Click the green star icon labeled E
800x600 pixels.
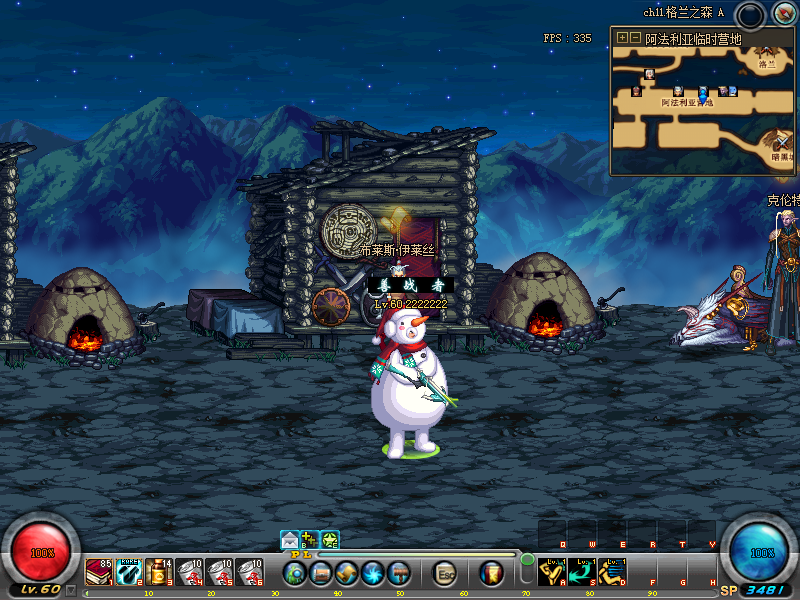(330, 540)
